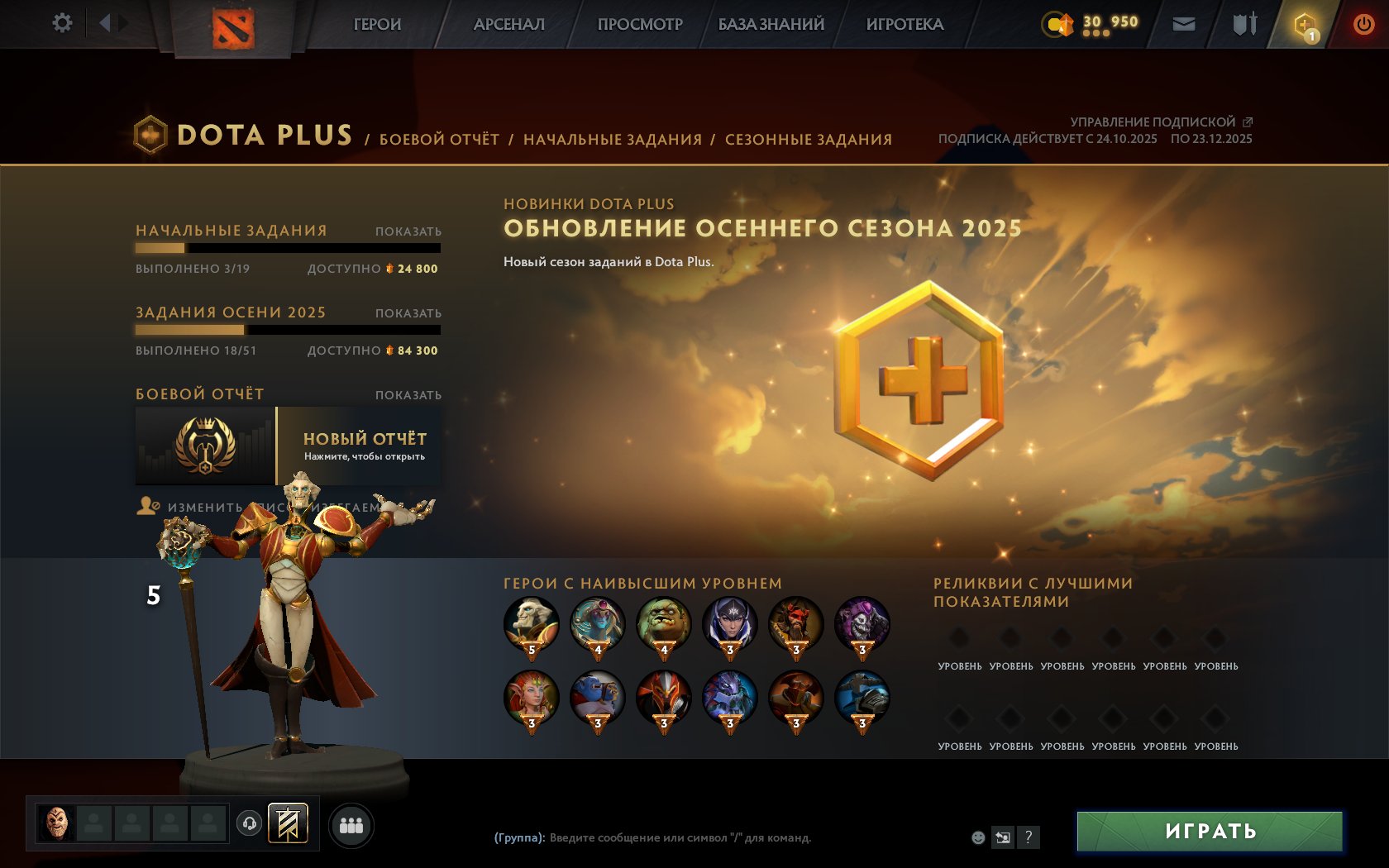Expand the party group invite icon
1389x868 pixels.
(x=352, y=823)
